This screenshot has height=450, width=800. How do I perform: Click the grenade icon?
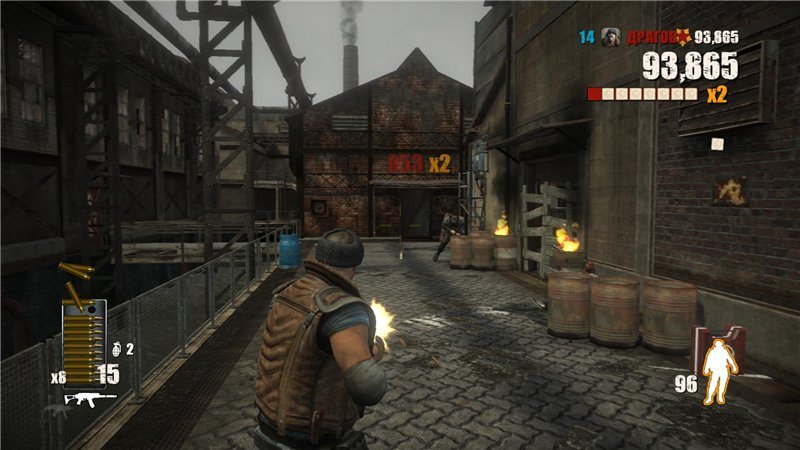114,350
